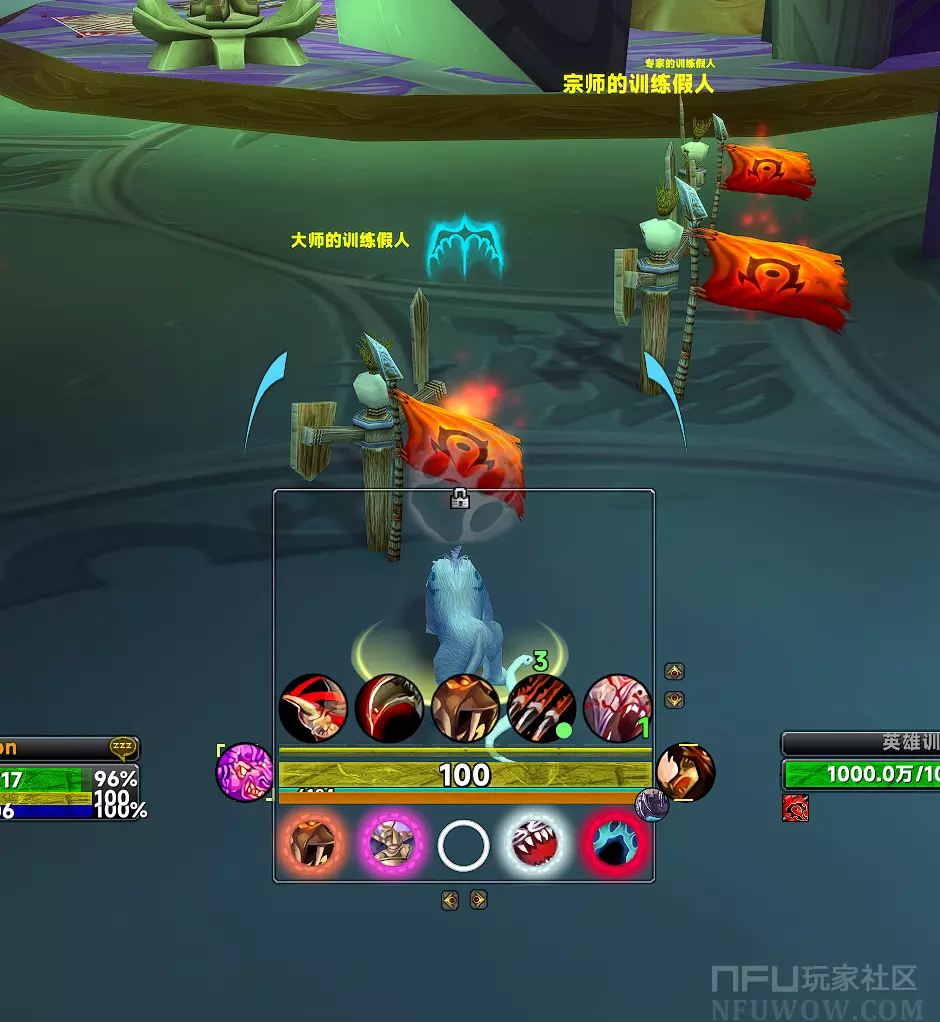
Task: Click the purple snarling face icon
Action: pyautogui.click(x=244, y=772)
